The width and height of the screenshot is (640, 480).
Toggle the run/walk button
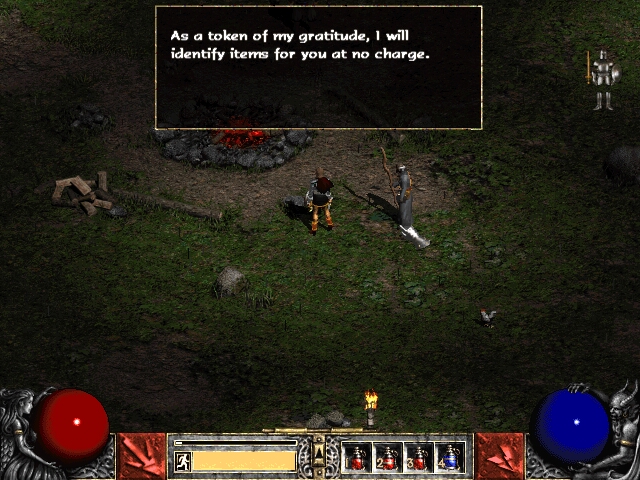pos(183,461)
